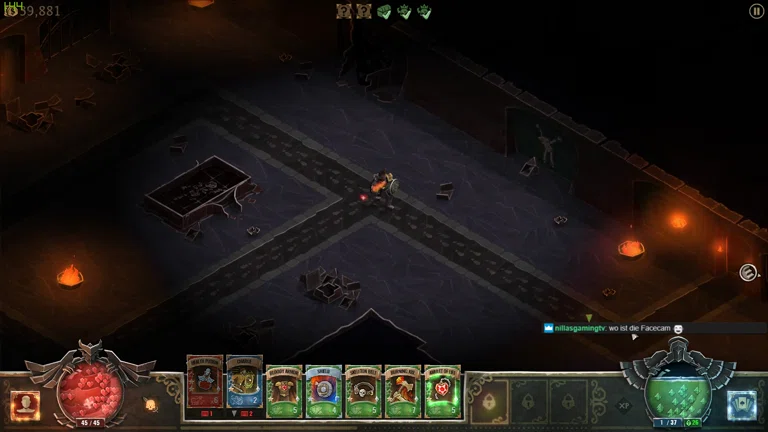Click the glowing skull icon beside health orb
The image size is (768, 432).
point(151,405)
